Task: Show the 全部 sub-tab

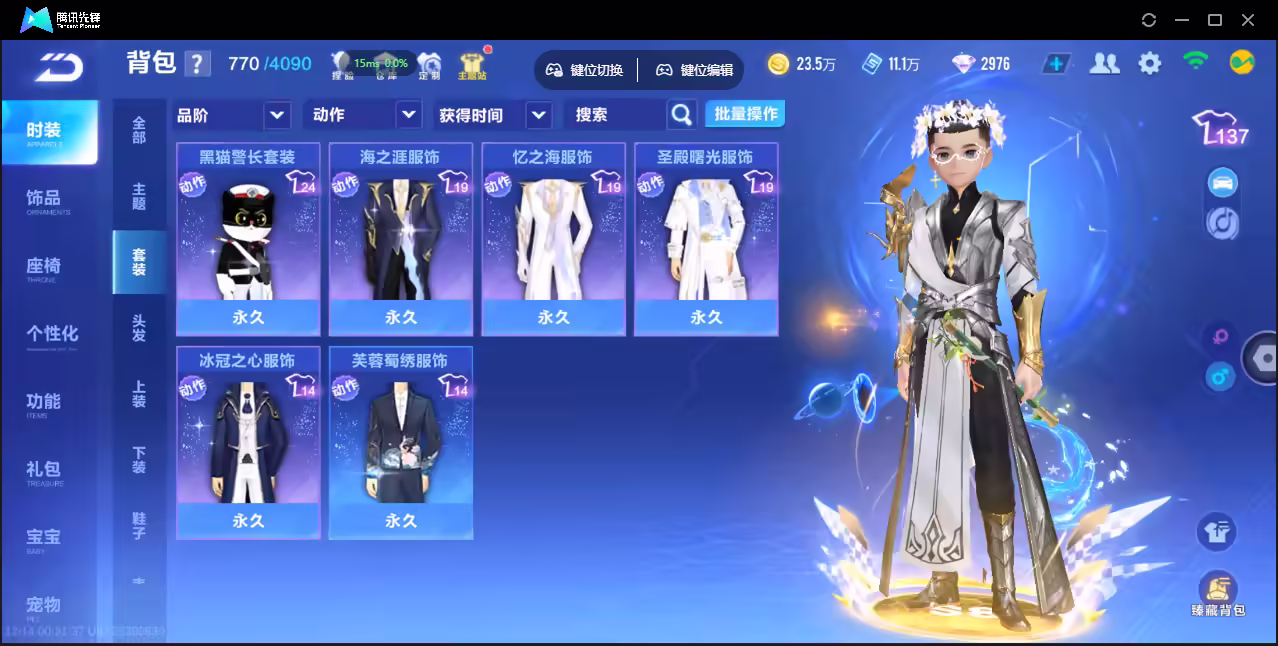Action: (x=139, y=130)
